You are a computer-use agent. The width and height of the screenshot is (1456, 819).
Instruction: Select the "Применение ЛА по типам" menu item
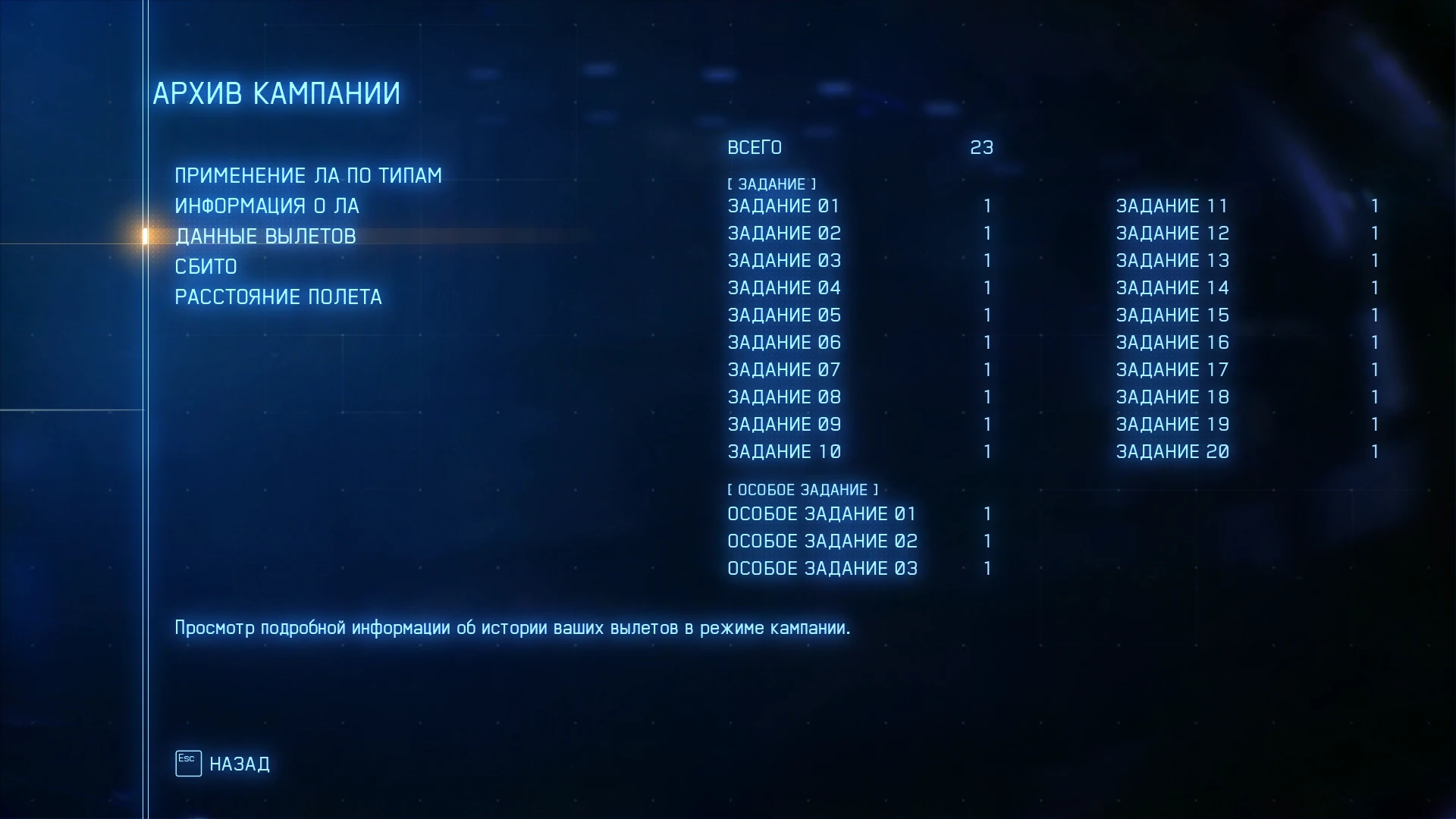click(308, 175)
